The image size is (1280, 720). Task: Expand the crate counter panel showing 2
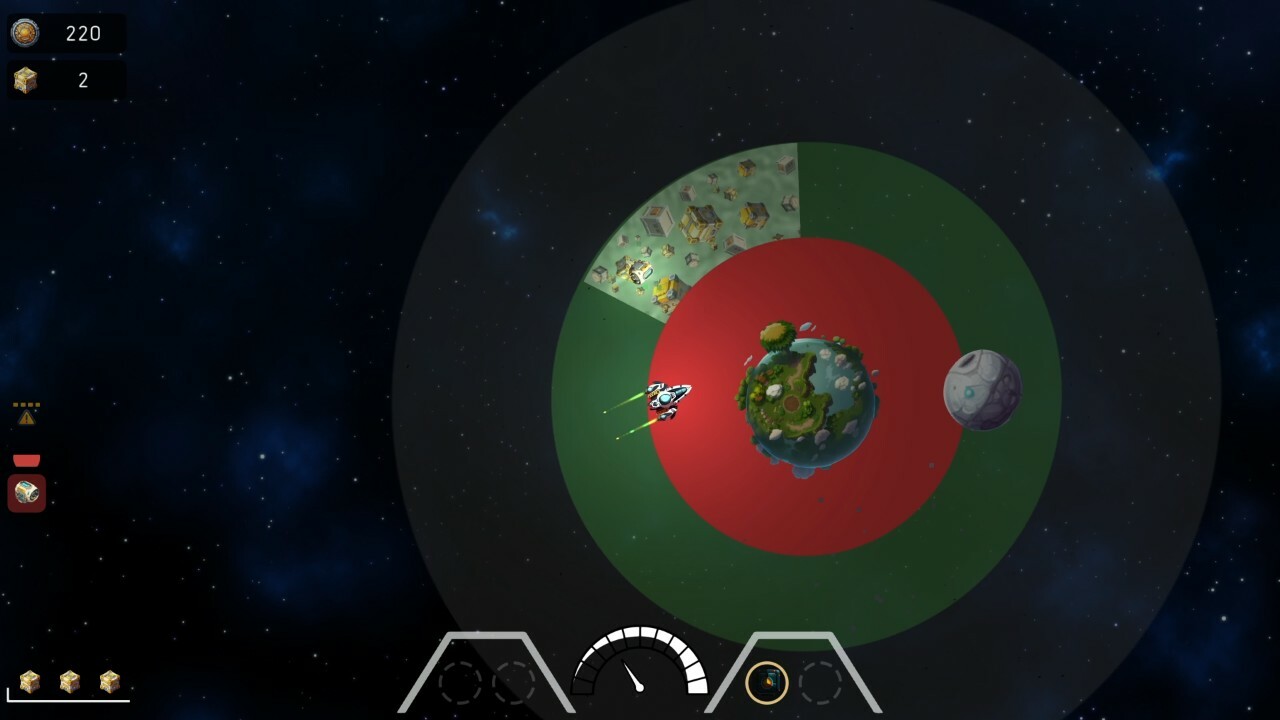click(65, 78)
